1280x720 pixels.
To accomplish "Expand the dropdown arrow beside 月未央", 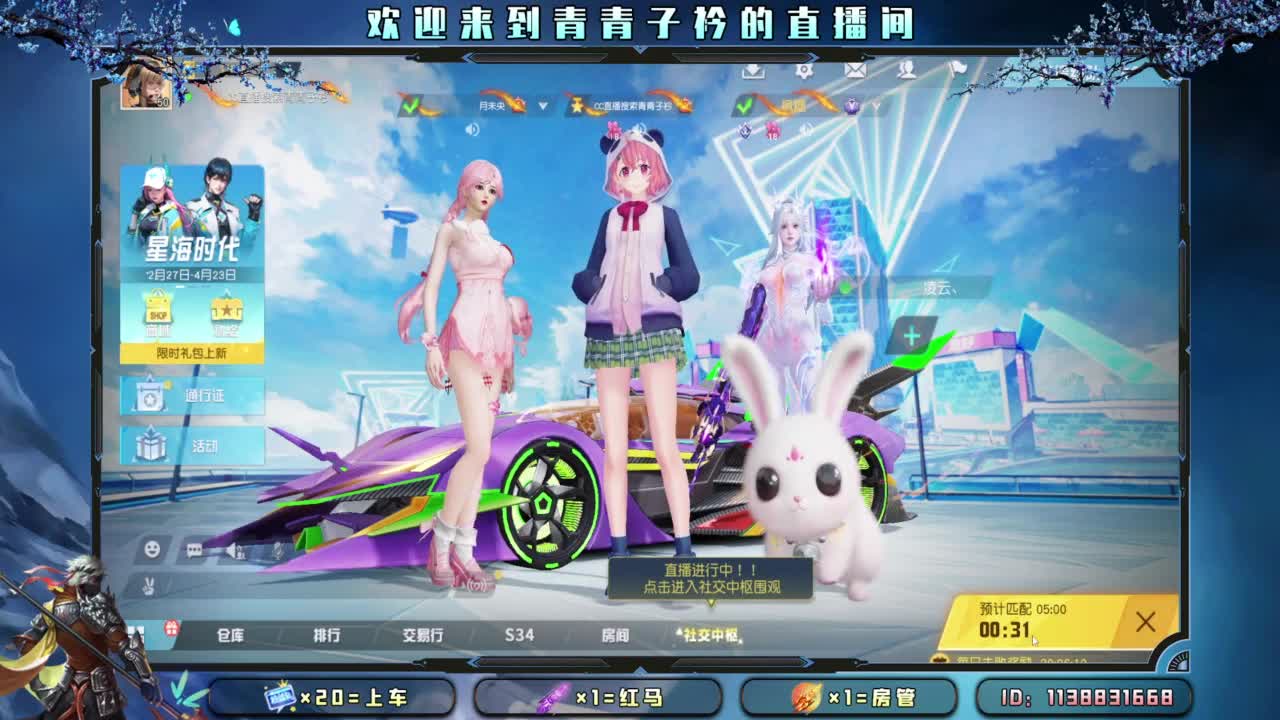I will tap(542, 105).
